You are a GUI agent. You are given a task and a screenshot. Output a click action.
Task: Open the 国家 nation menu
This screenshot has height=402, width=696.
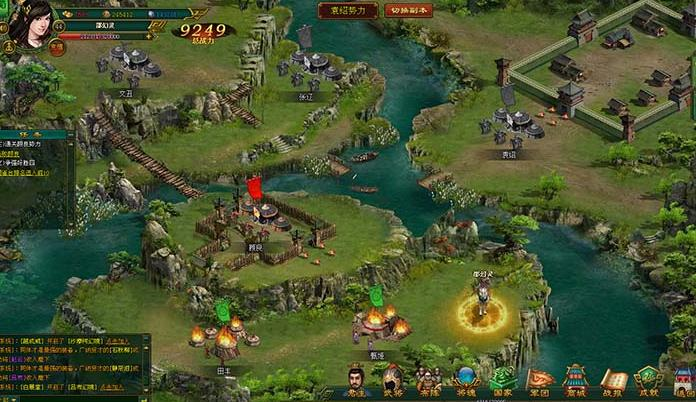coord(502,381)
